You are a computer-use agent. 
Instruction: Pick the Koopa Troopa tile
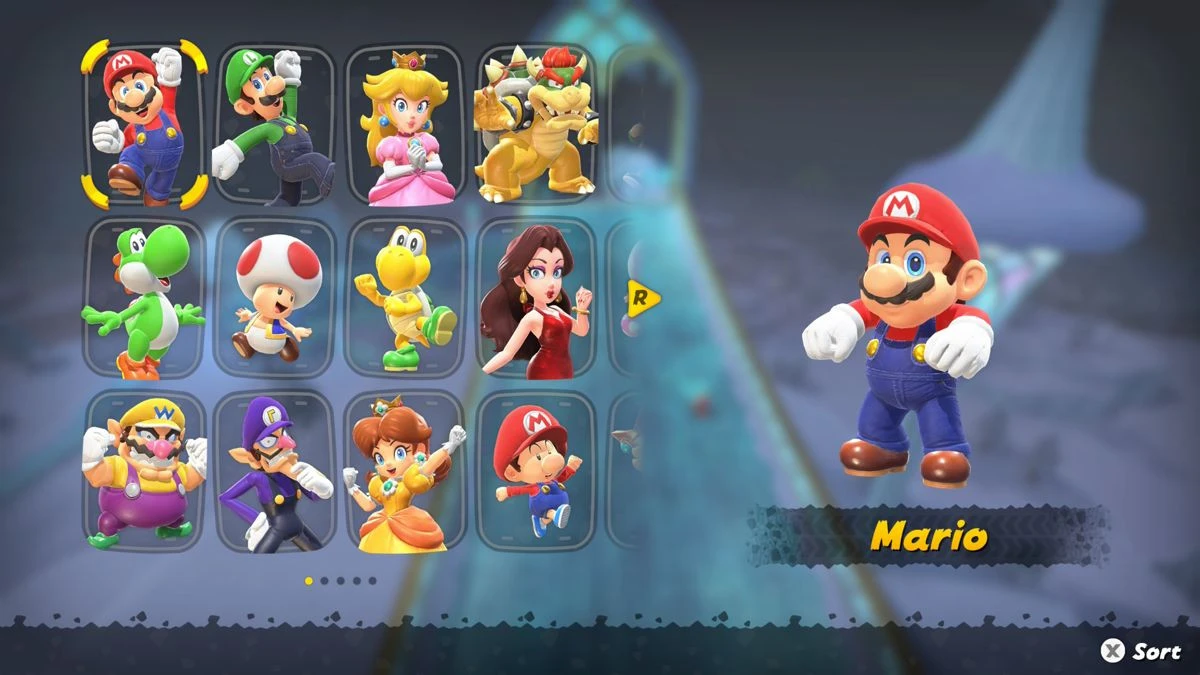pos(404,298)
